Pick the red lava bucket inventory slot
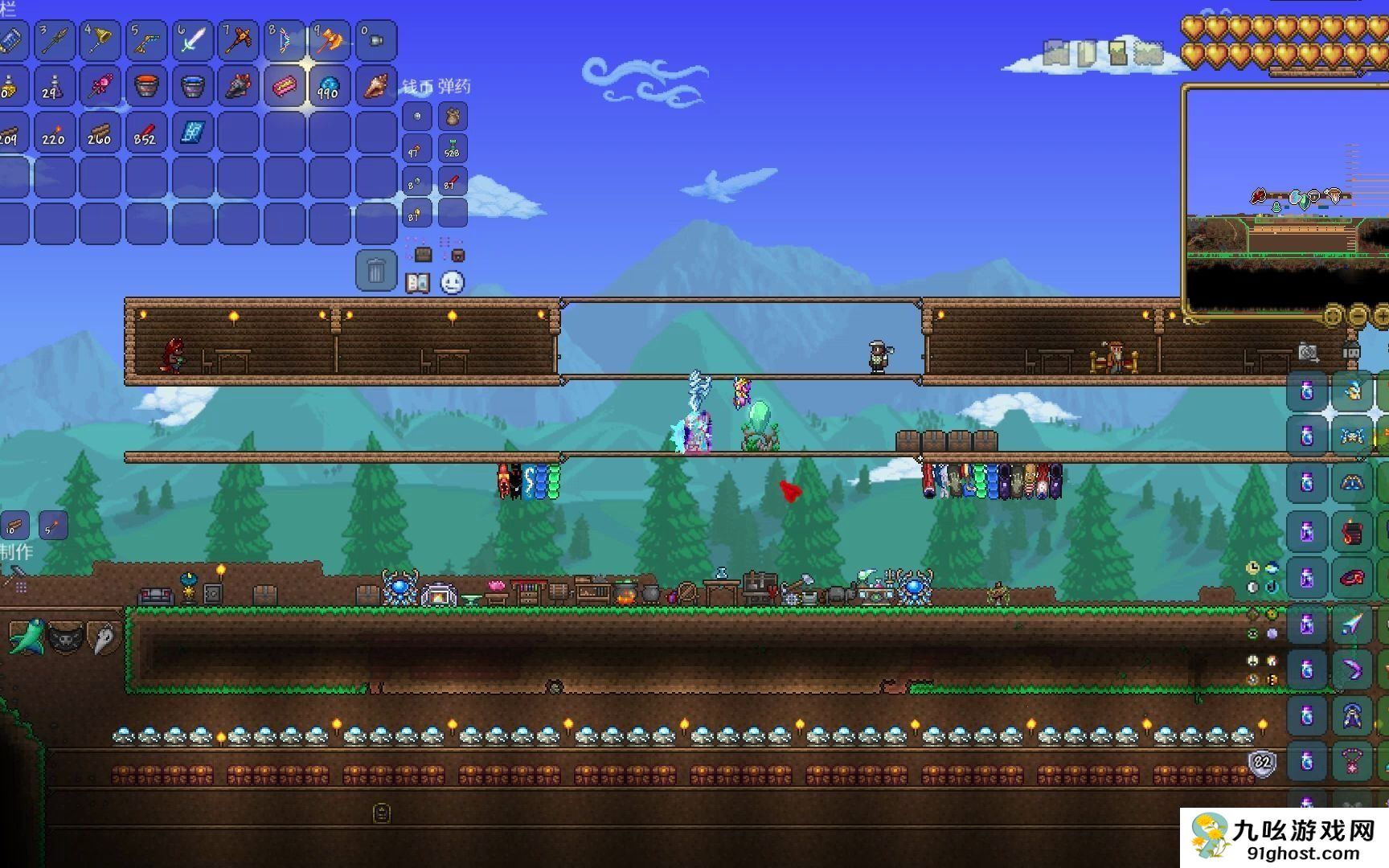Screen dimensions: 1389x868 click(x=145, y=86)
